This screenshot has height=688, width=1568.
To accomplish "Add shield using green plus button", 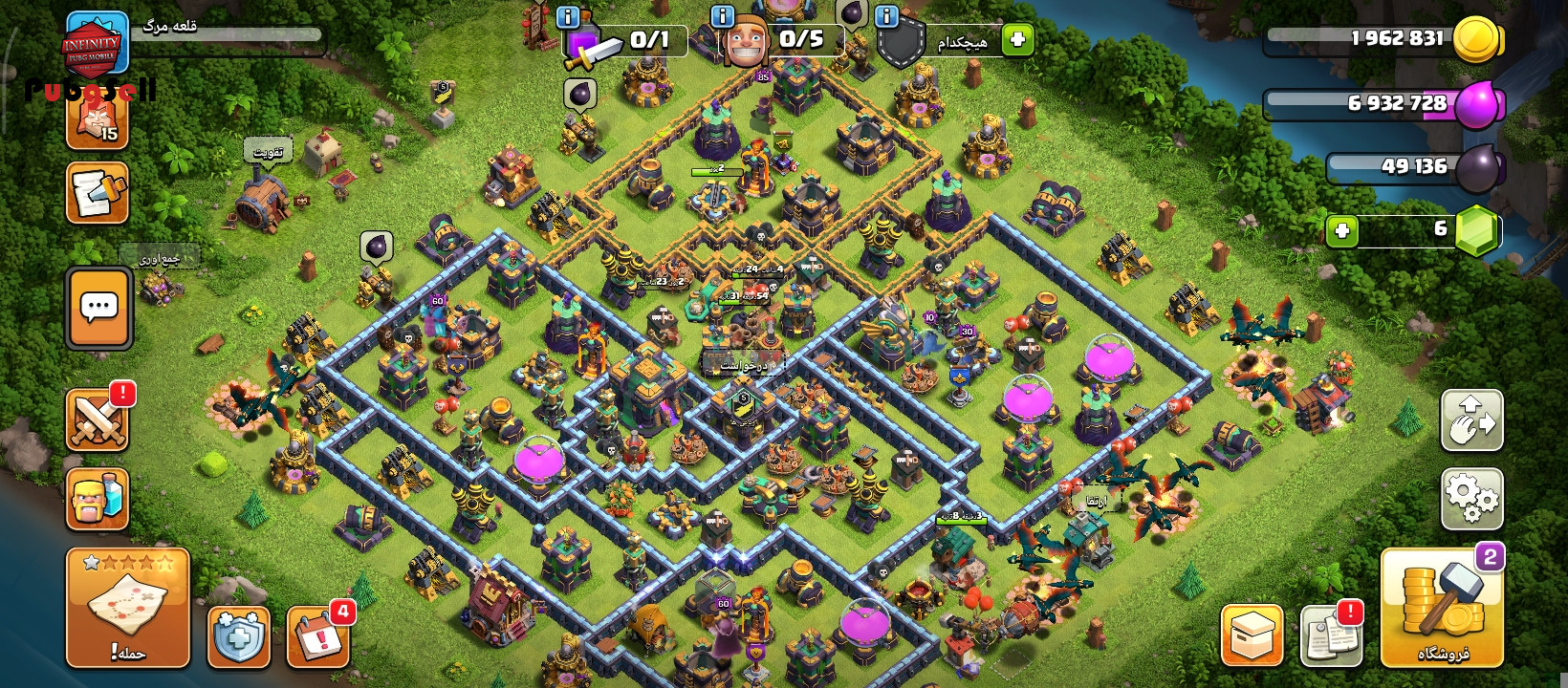I will (x=1017, y=39).
